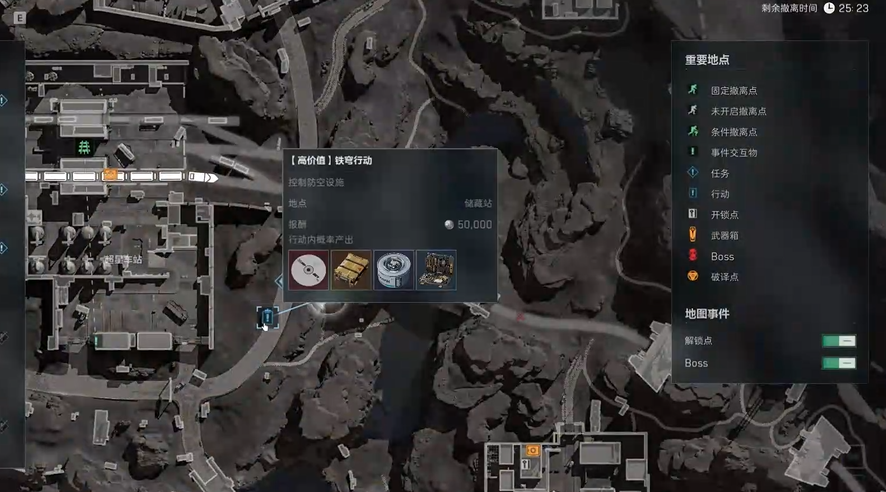Inspect the toolbox case reward item
886x492 pixels.
(x=437, y=270)
